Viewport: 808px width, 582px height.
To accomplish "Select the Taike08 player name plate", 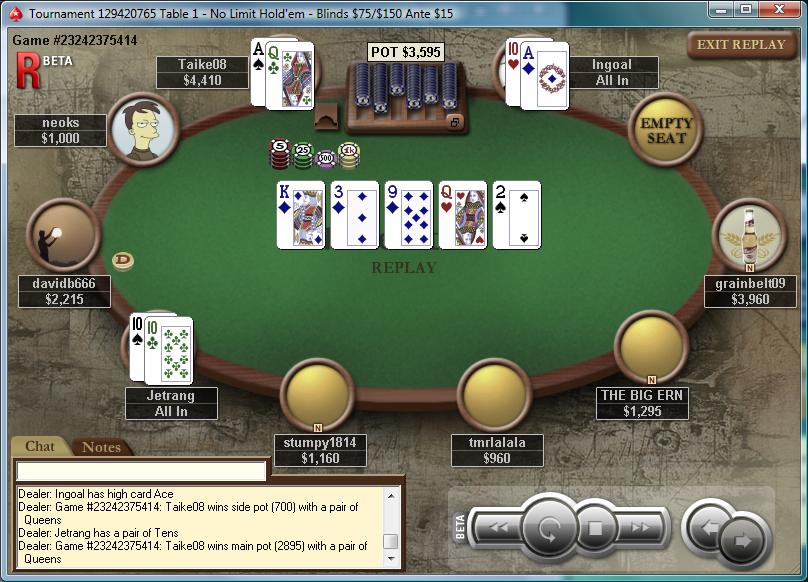I will [202, 72].
